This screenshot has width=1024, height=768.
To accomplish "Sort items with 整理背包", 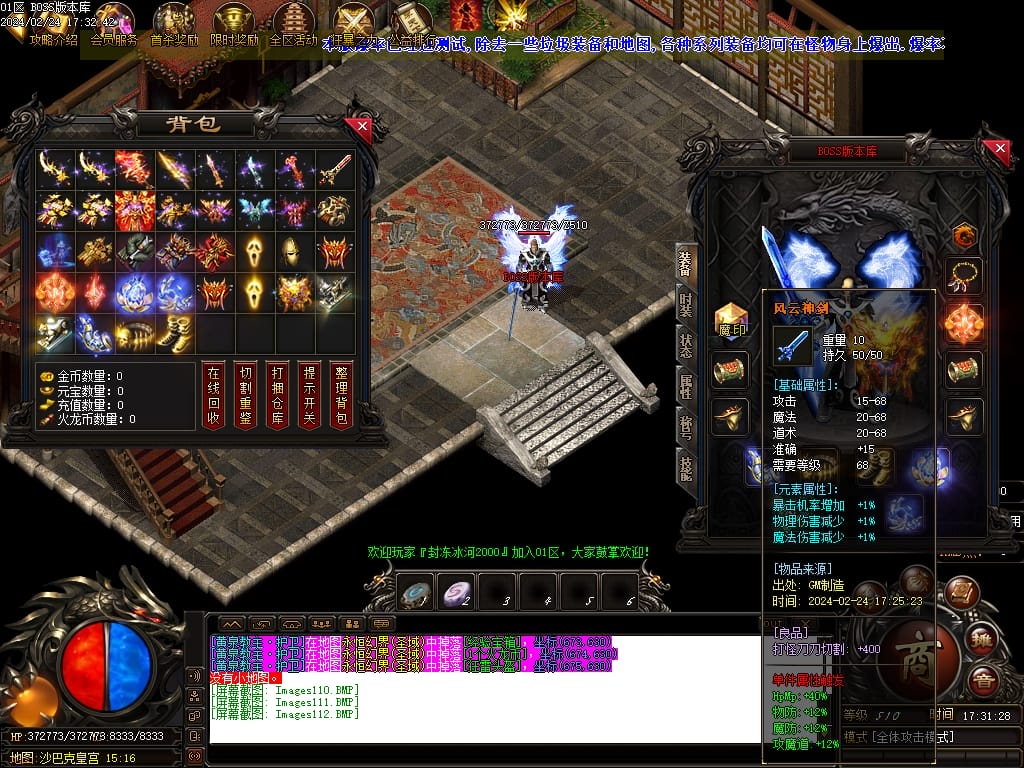I will 341,394.
